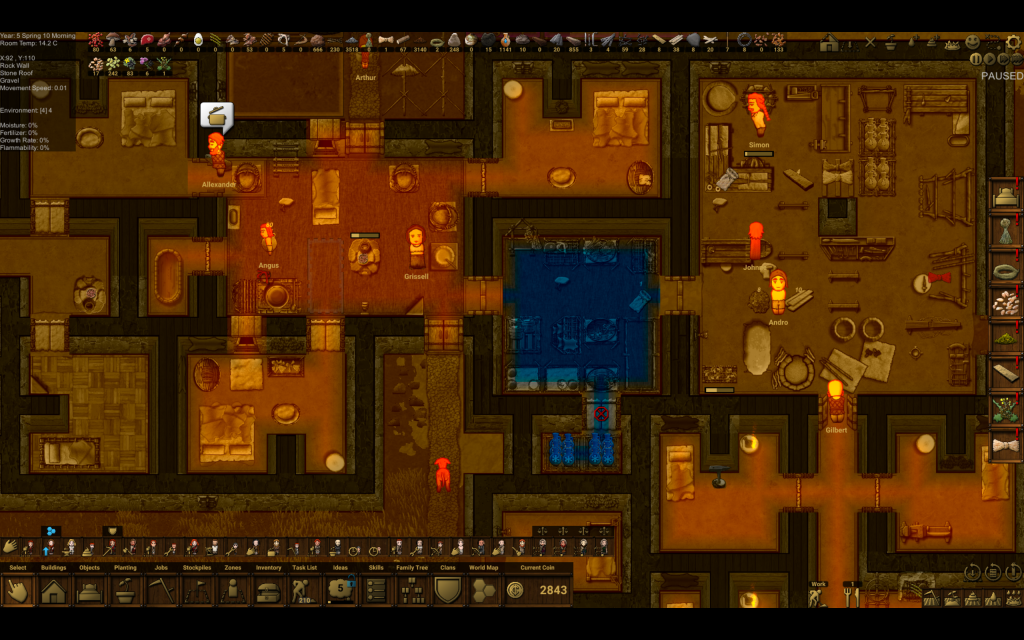
Task: Show the Task List
Action: coord(304,590)
